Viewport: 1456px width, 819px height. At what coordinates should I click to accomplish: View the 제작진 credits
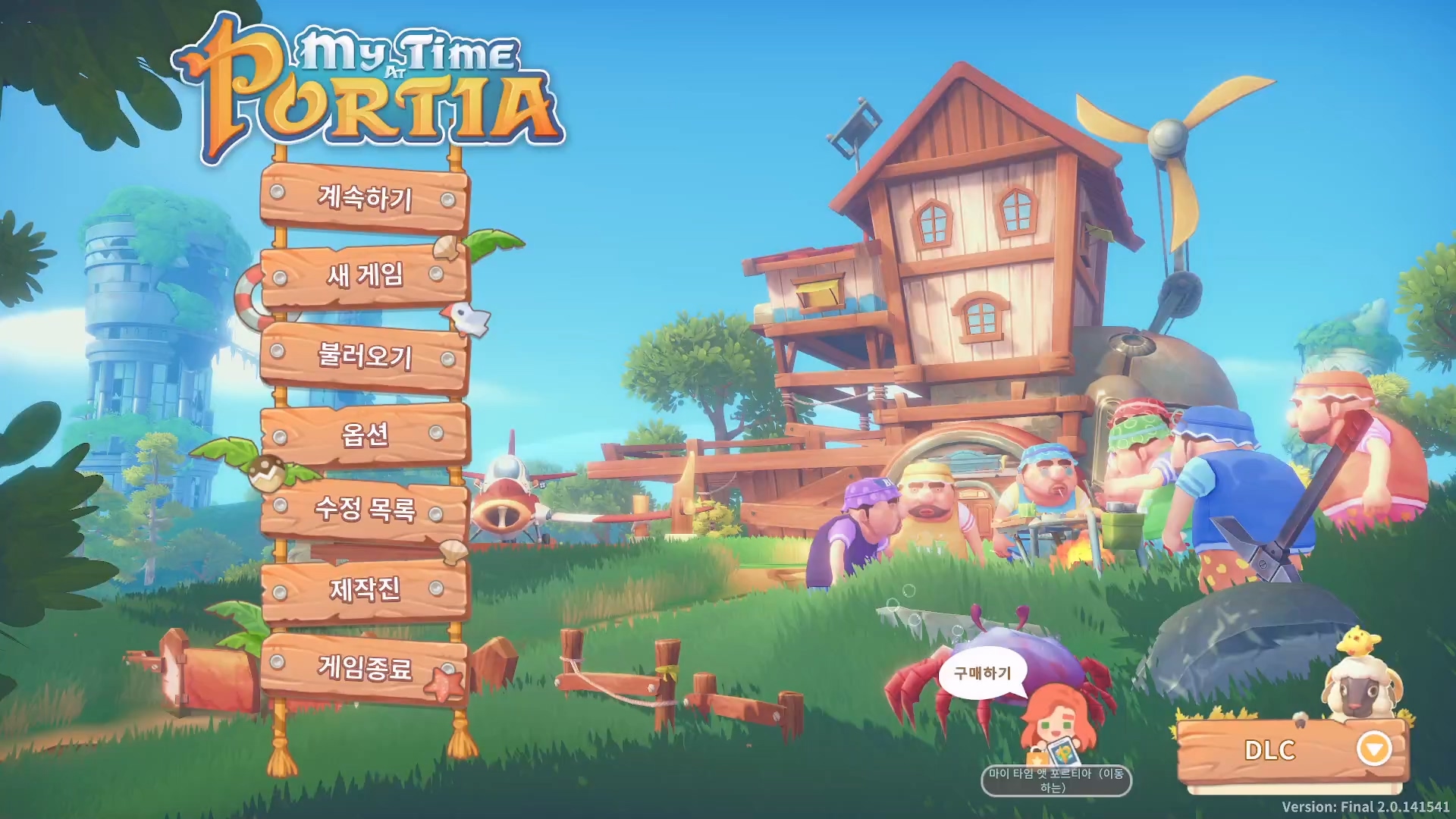(x=364, y=589)
